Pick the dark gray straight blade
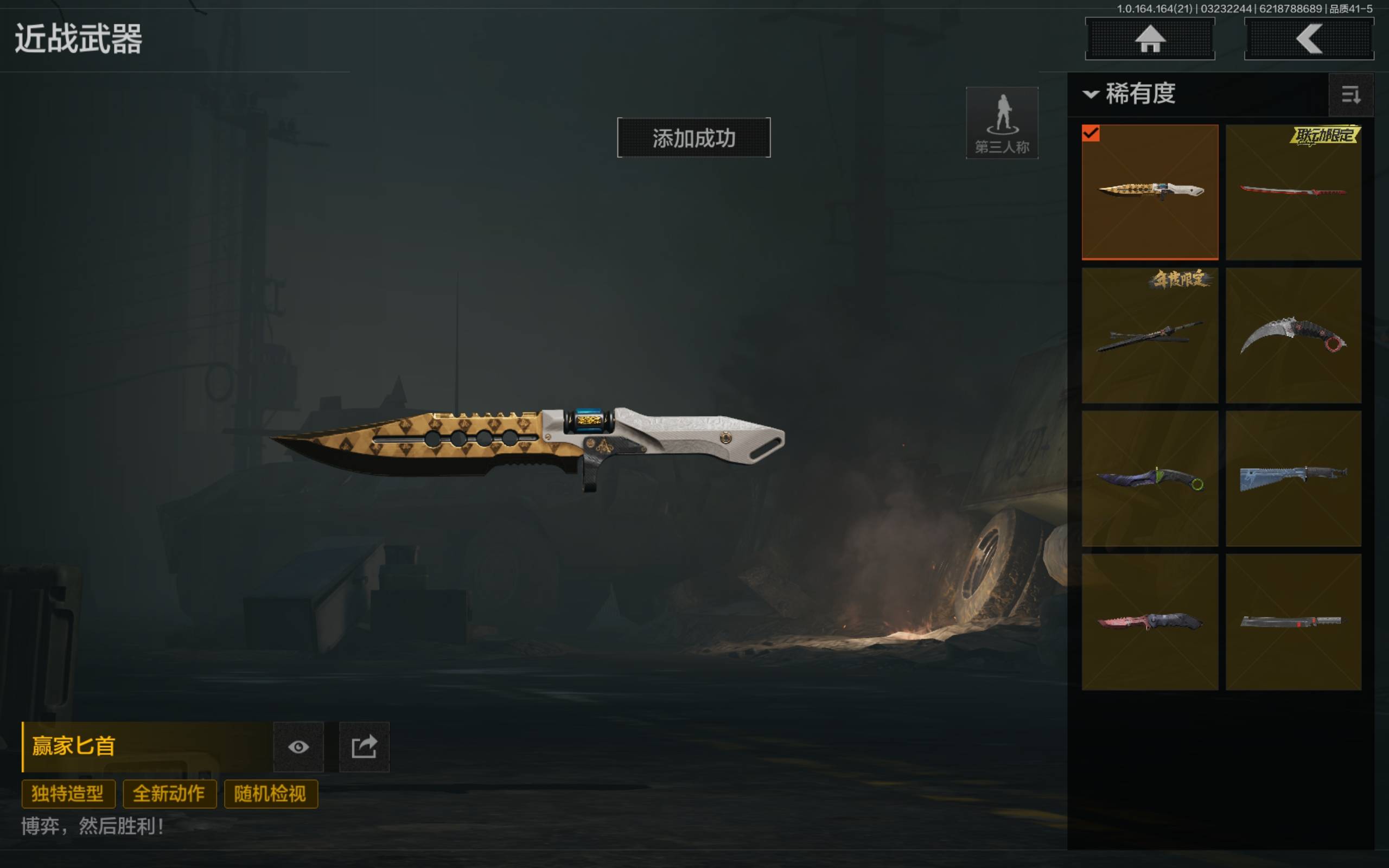 pos(1293,622)
